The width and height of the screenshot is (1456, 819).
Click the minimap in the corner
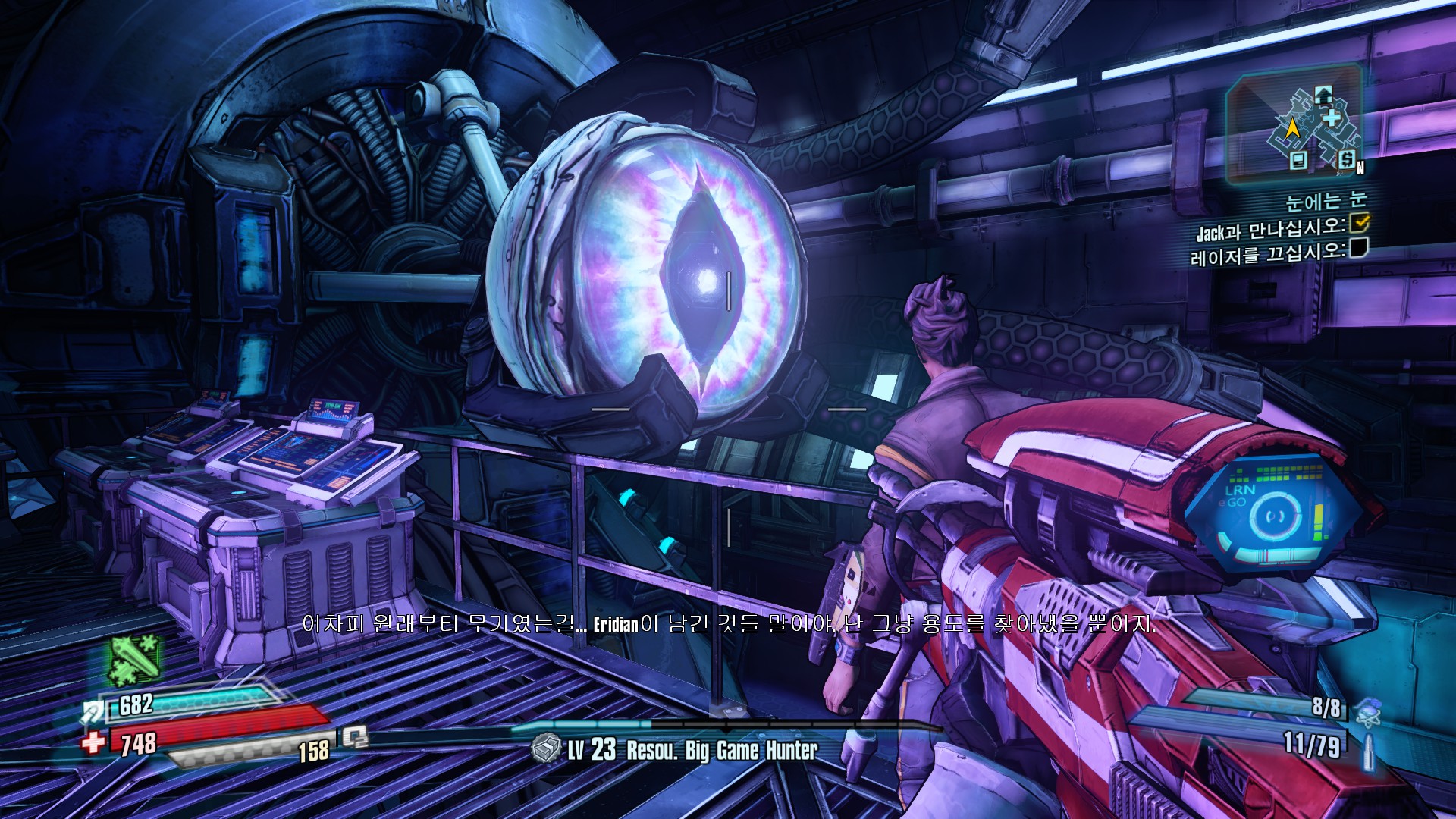[1295, 125]
